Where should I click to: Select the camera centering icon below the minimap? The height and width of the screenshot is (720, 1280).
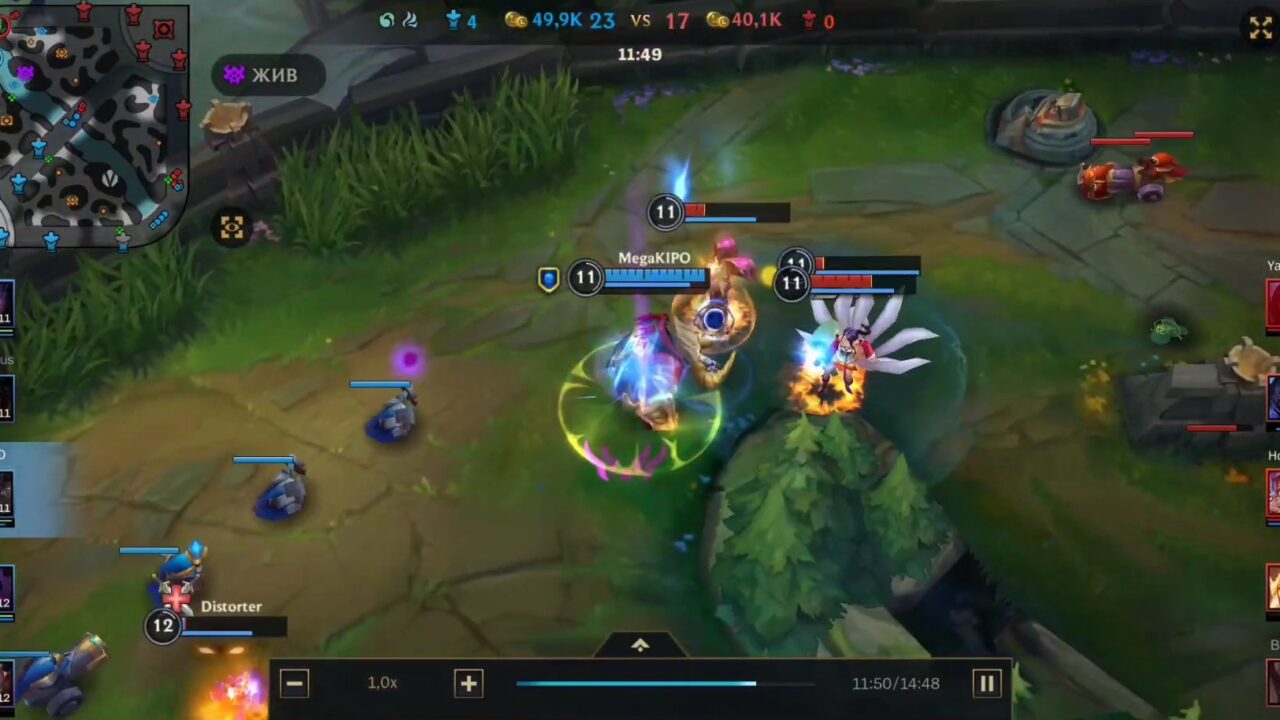(231, 228)
